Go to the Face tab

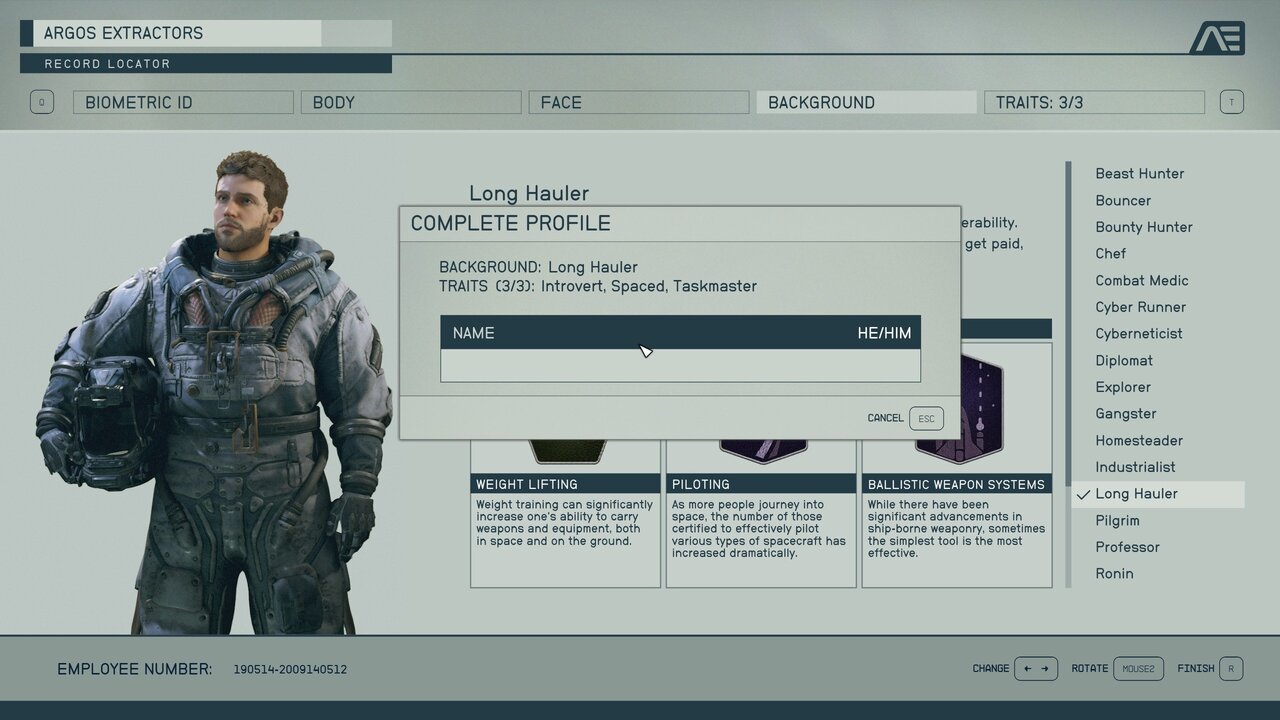[x=639, y=102]
